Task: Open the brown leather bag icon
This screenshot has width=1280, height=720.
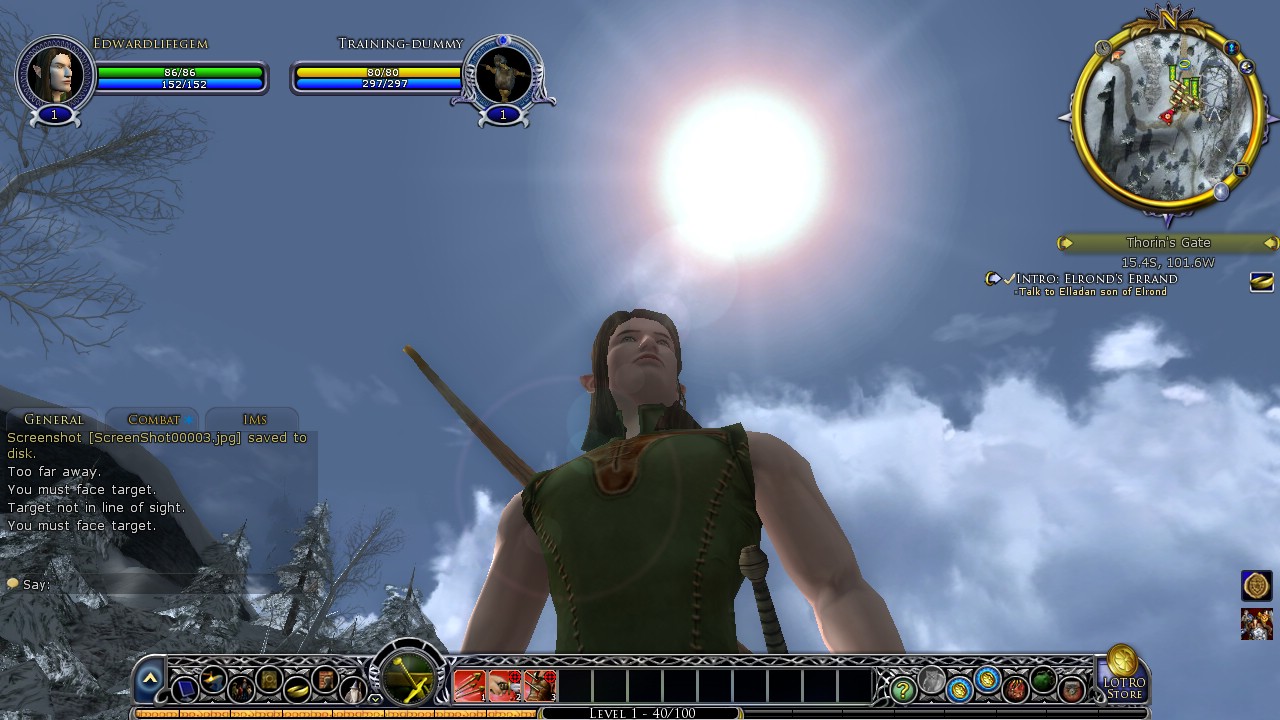Action: (1072, 689)
